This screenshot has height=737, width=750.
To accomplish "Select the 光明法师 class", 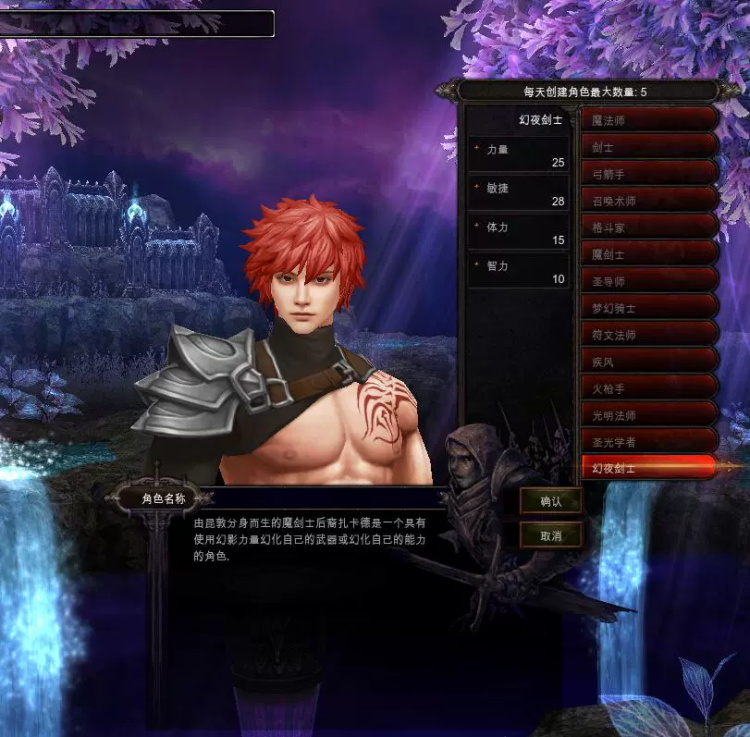I will (648, 414).
